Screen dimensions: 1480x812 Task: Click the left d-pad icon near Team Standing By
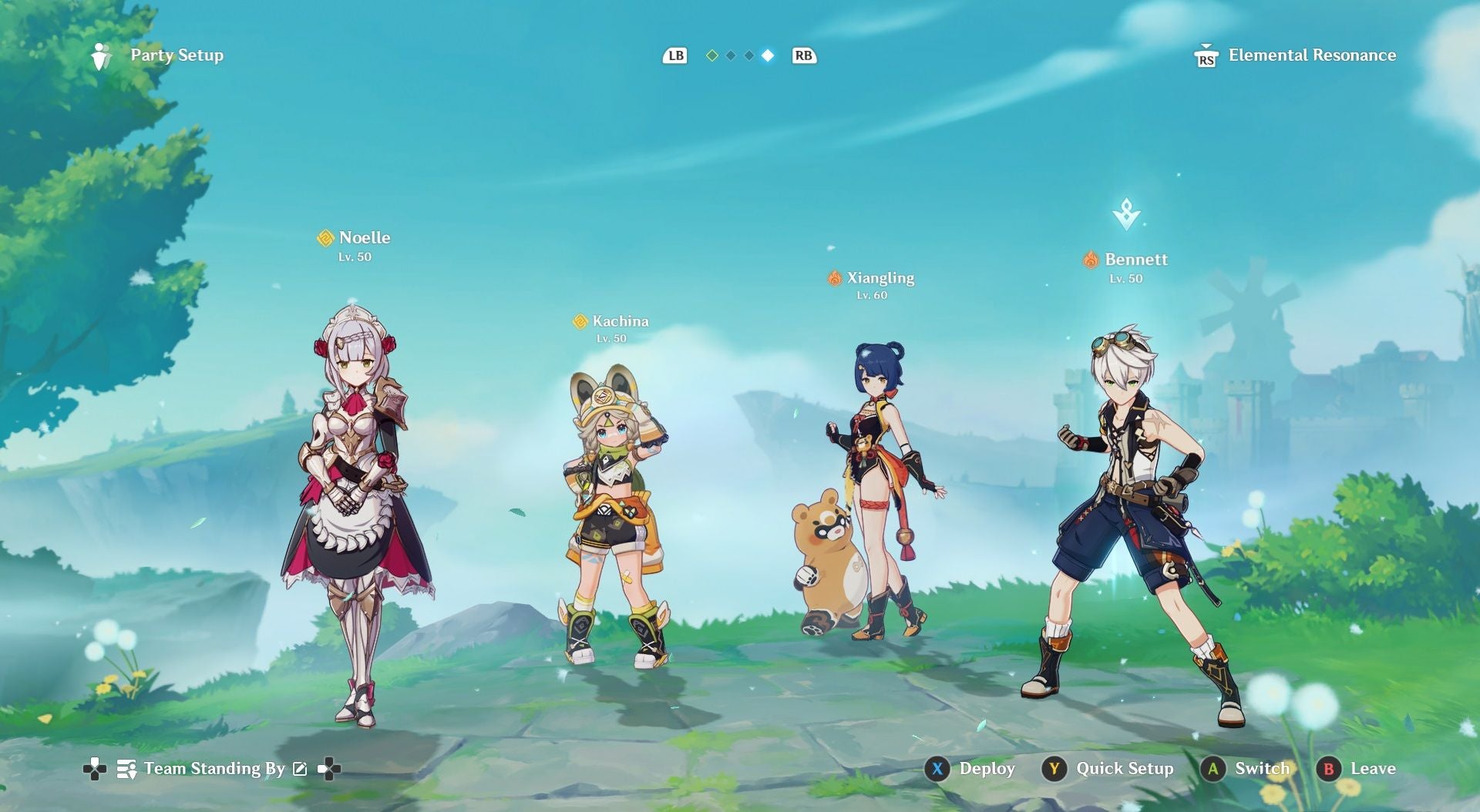94,769
